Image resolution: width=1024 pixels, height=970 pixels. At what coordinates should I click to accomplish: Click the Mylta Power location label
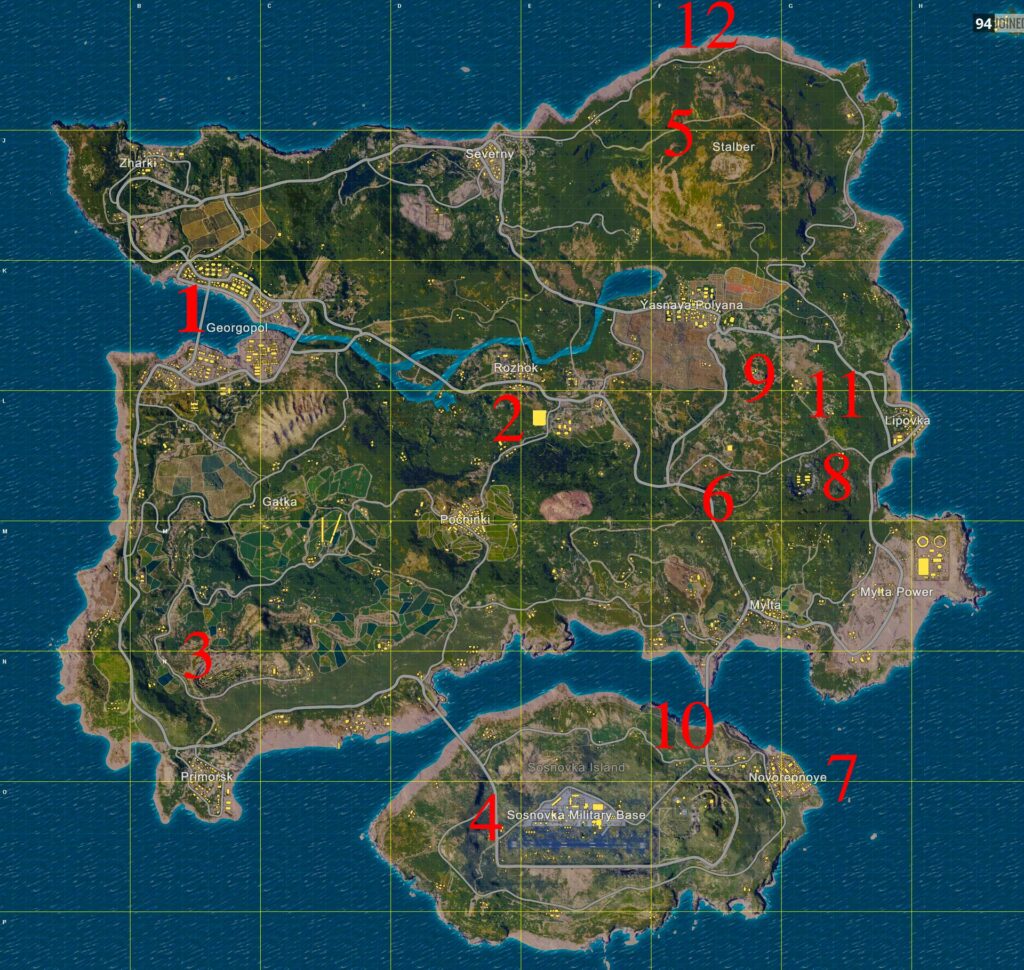pos(896,592)
